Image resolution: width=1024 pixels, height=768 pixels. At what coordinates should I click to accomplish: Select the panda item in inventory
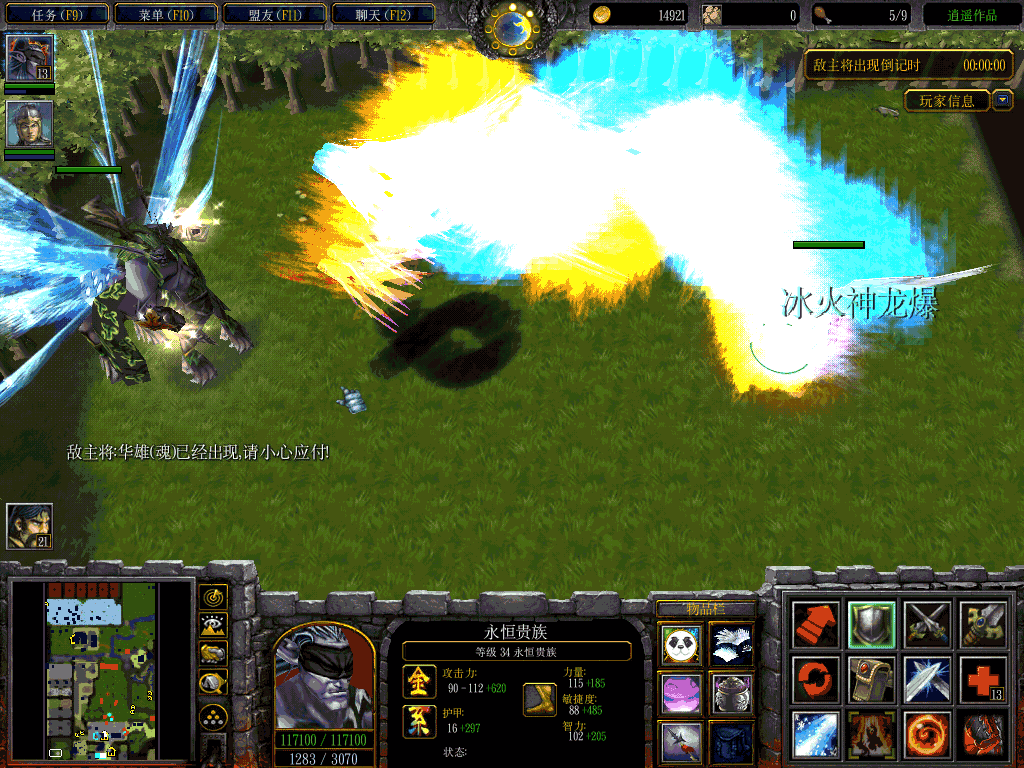click(x=680, y=644)
